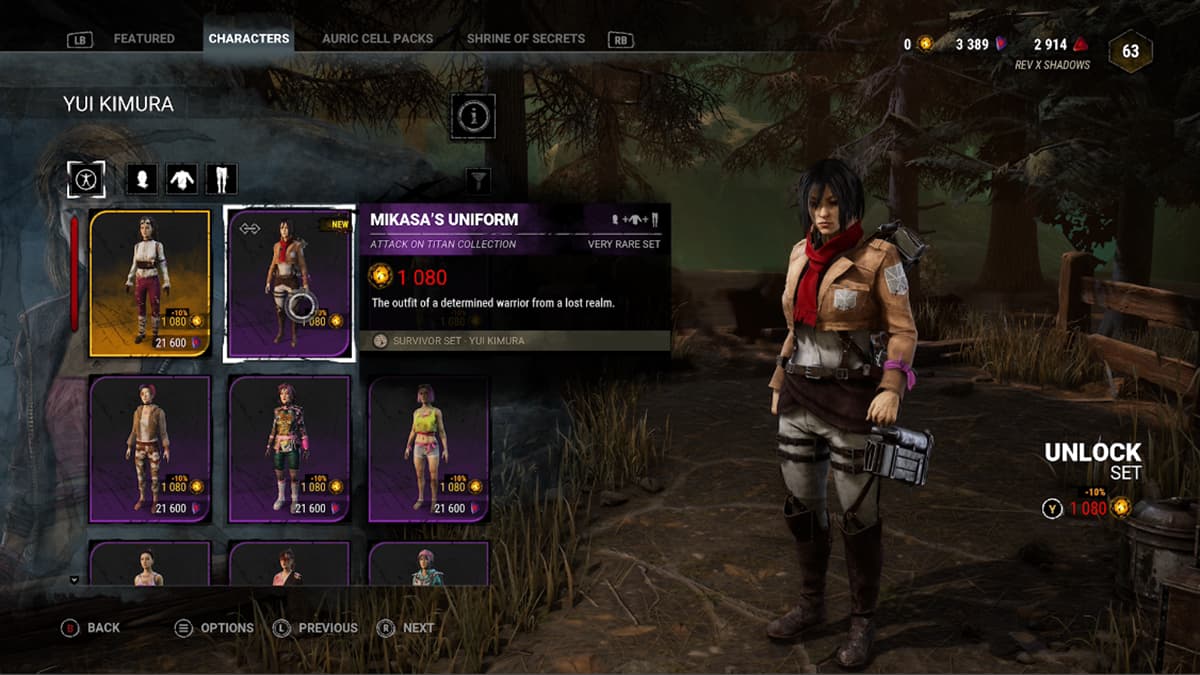Switch to the Featured tab
The image size is (1200, 675).
click(144, 39)
